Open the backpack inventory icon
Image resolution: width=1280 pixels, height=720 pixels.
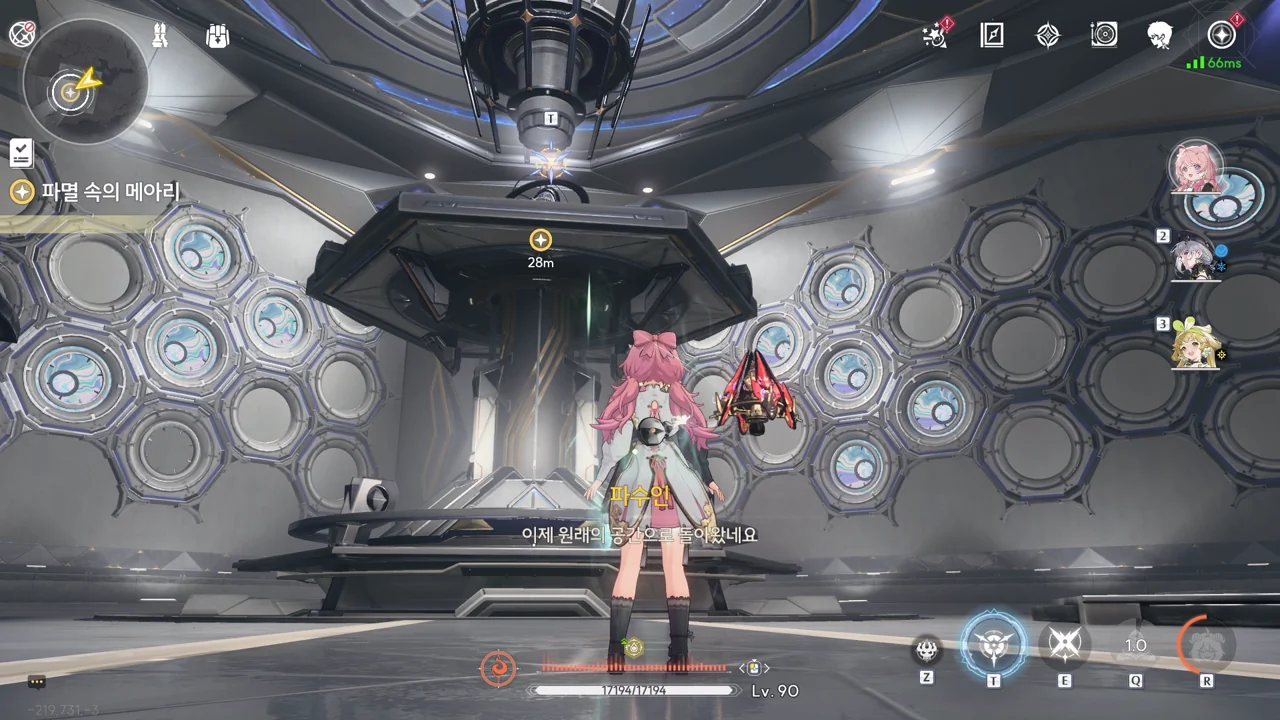(x=217, y=36)
